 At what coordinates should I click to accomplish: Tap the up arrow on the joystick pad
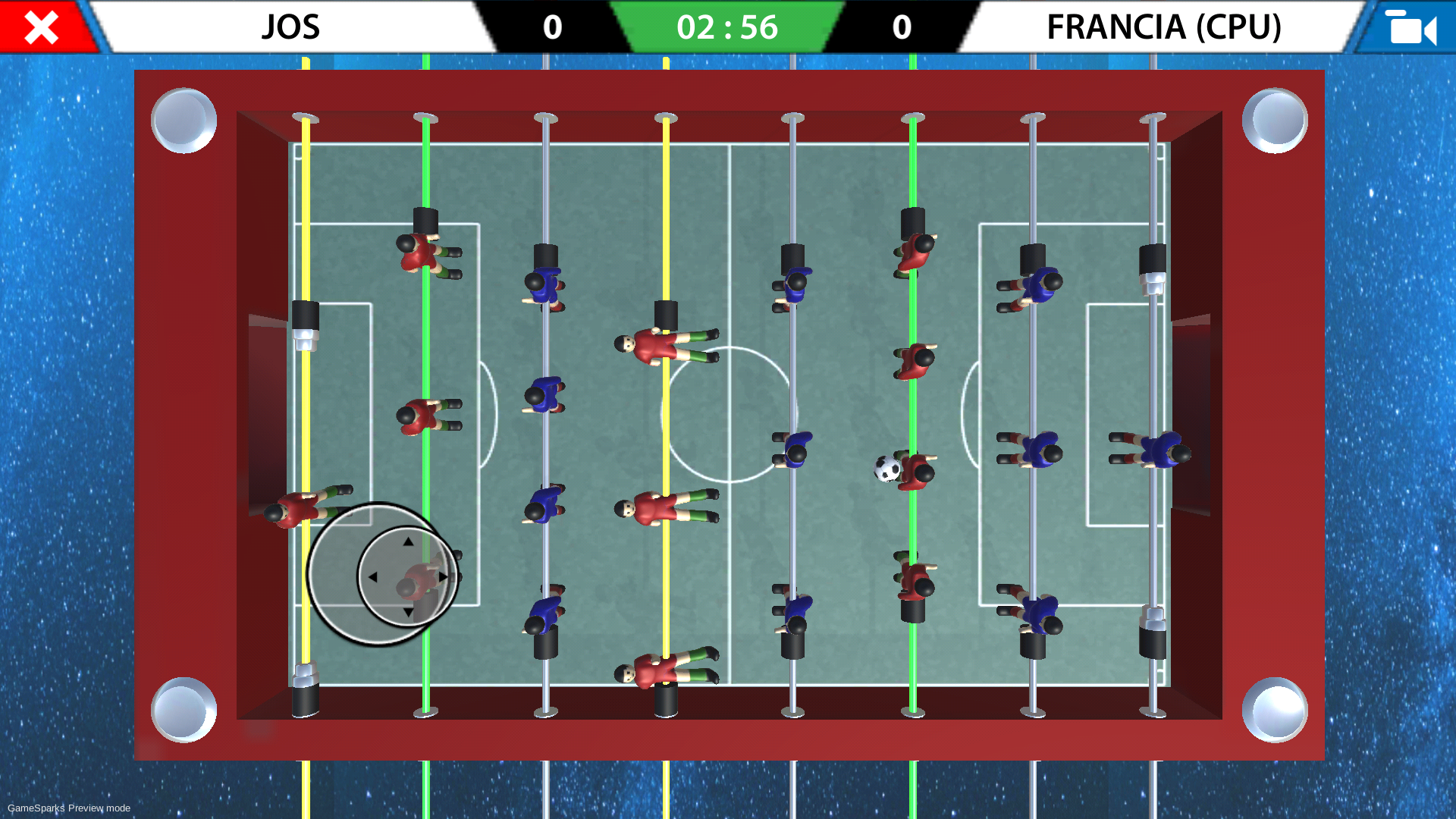pyautogui.click(x=406, y=541)
